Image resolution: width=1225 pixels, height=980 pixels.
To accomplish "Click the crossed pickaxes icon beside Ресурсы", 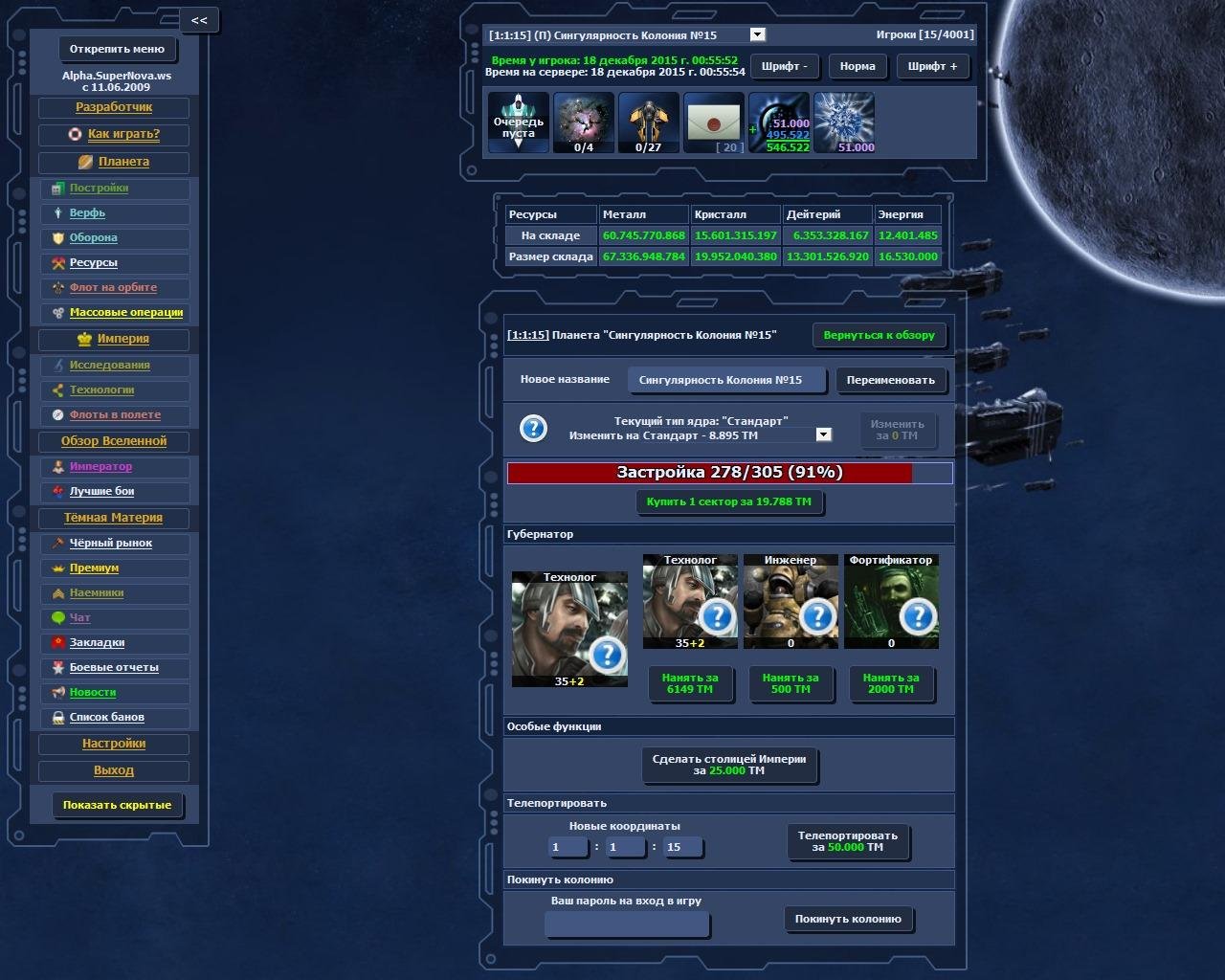I will coord(57,262).
